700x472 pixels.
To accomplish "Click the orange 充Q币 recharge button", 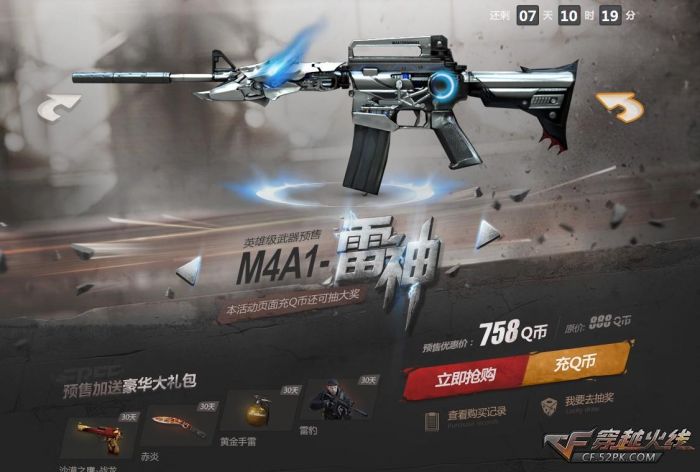I will pos(576,363).
